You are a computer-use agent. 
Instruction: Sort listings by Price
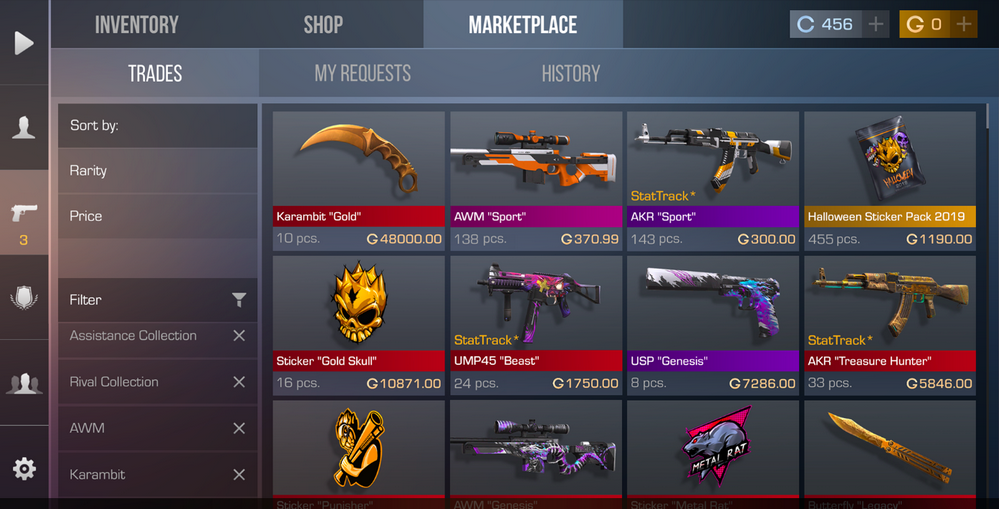click(157, 216)
